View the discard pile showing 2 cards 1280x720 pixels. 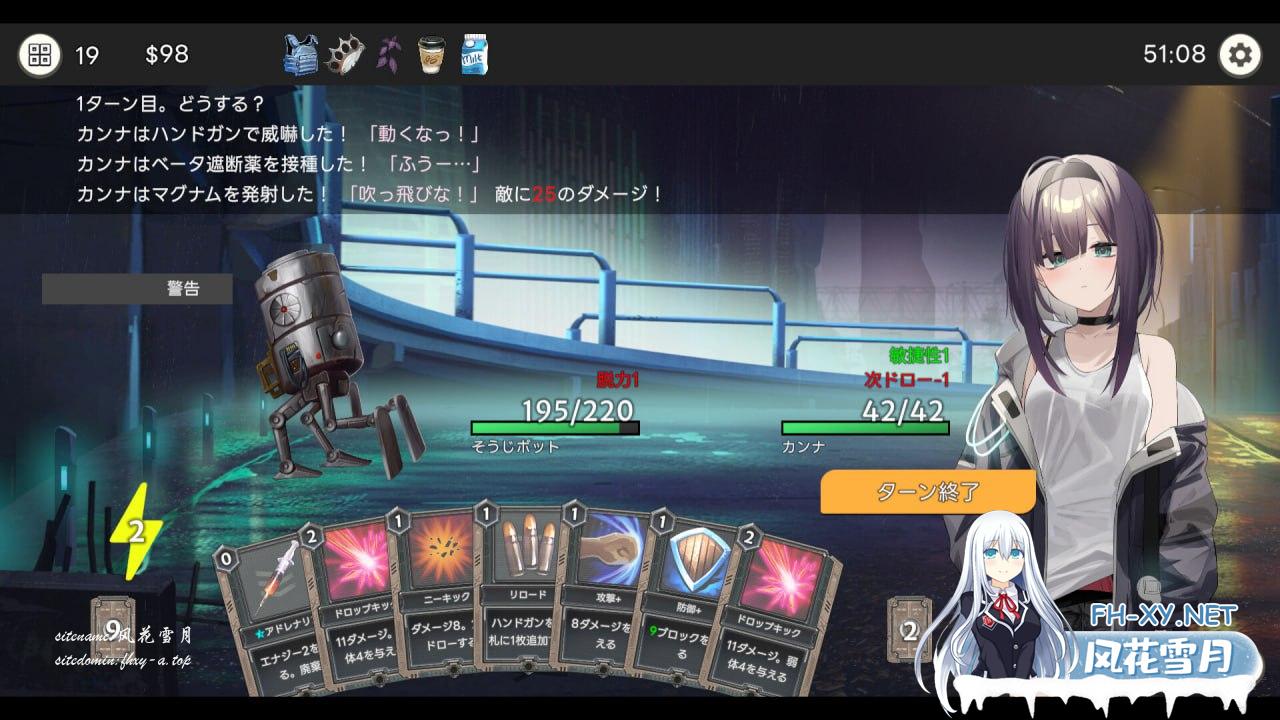[909, 630]
